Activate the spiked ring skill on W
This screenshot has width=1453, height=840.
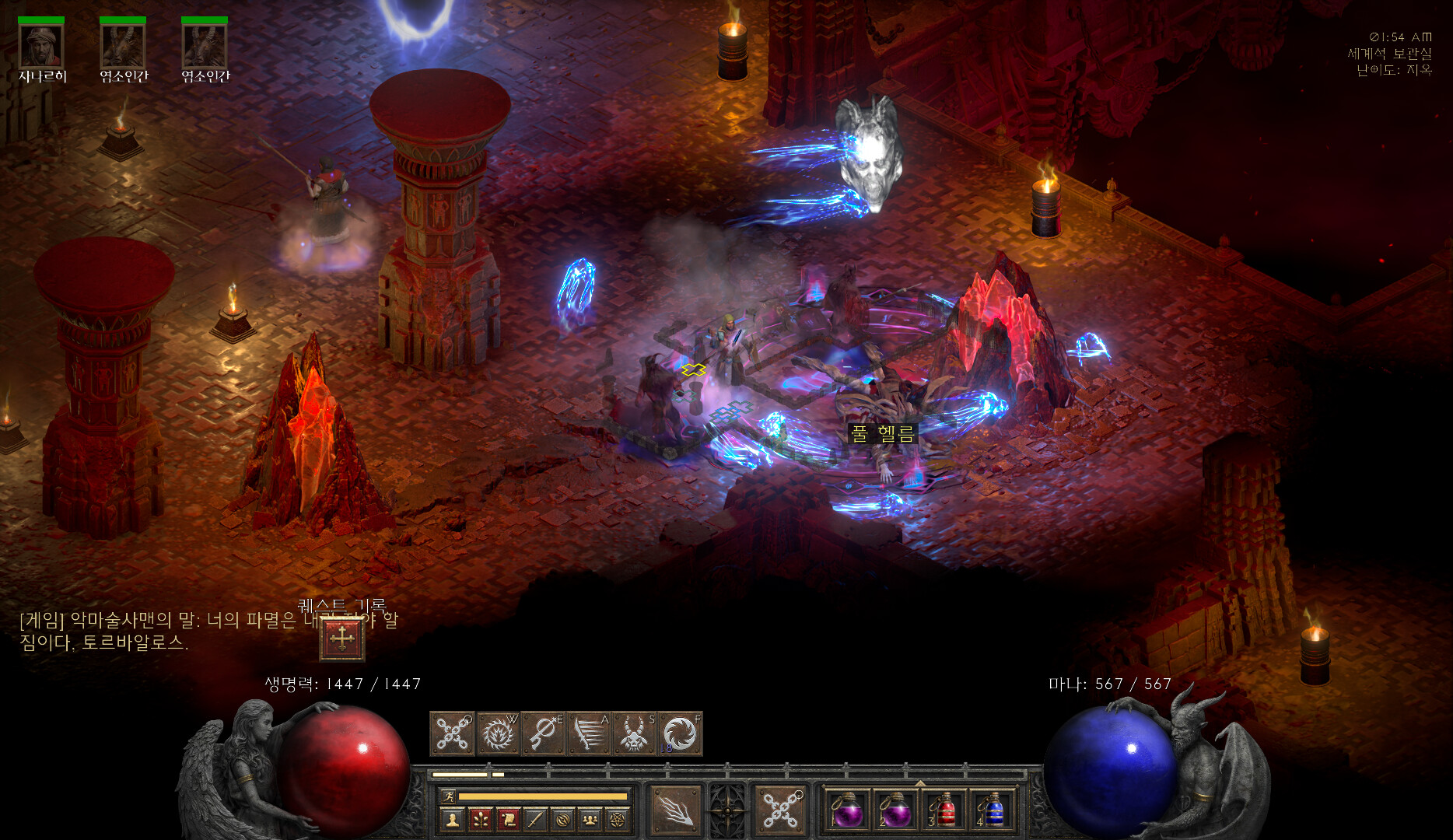(498, 733)
